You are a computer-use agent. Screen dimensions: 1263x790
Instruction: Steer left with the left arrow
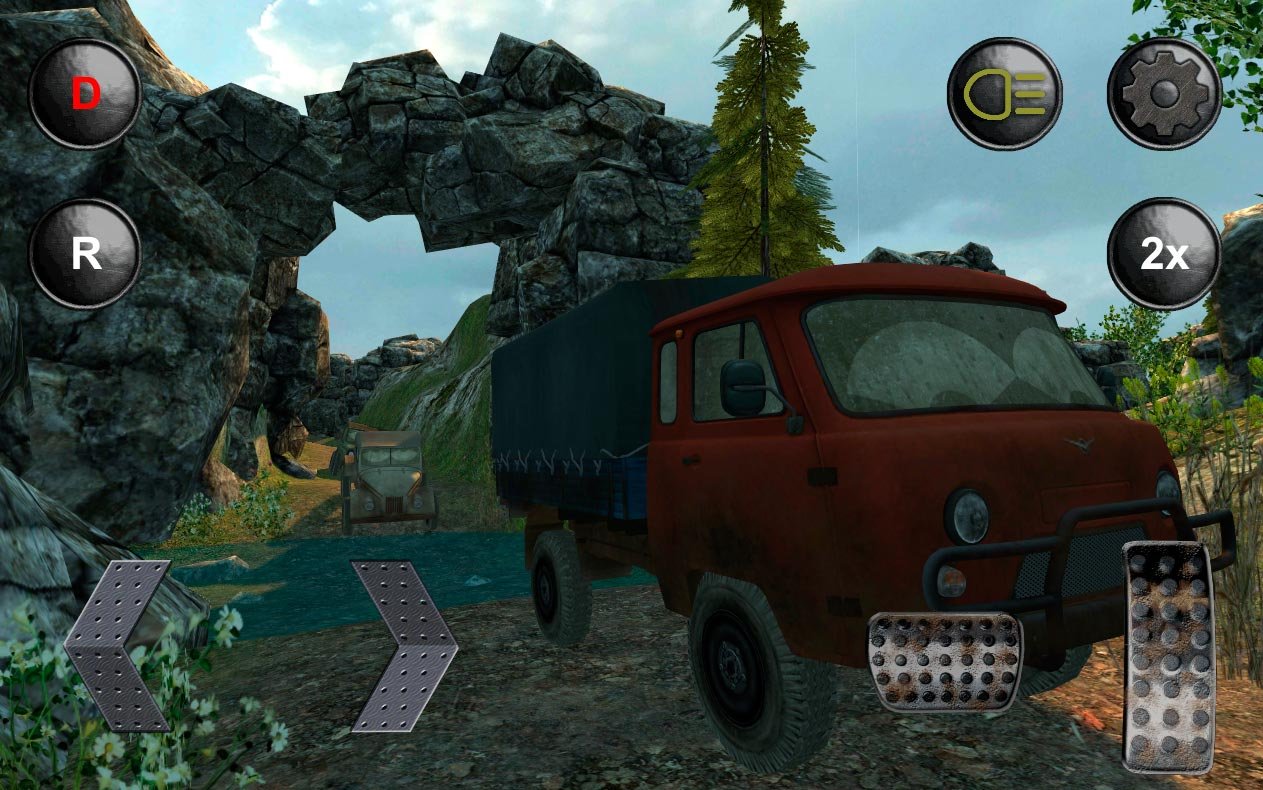(118, 645)
